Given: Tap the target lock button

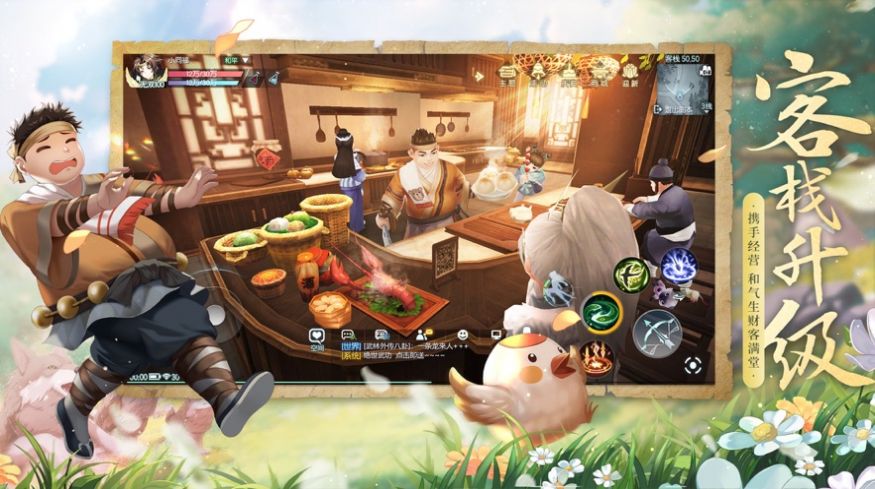Looking at the screenshot, I should (x=692, y=365).
